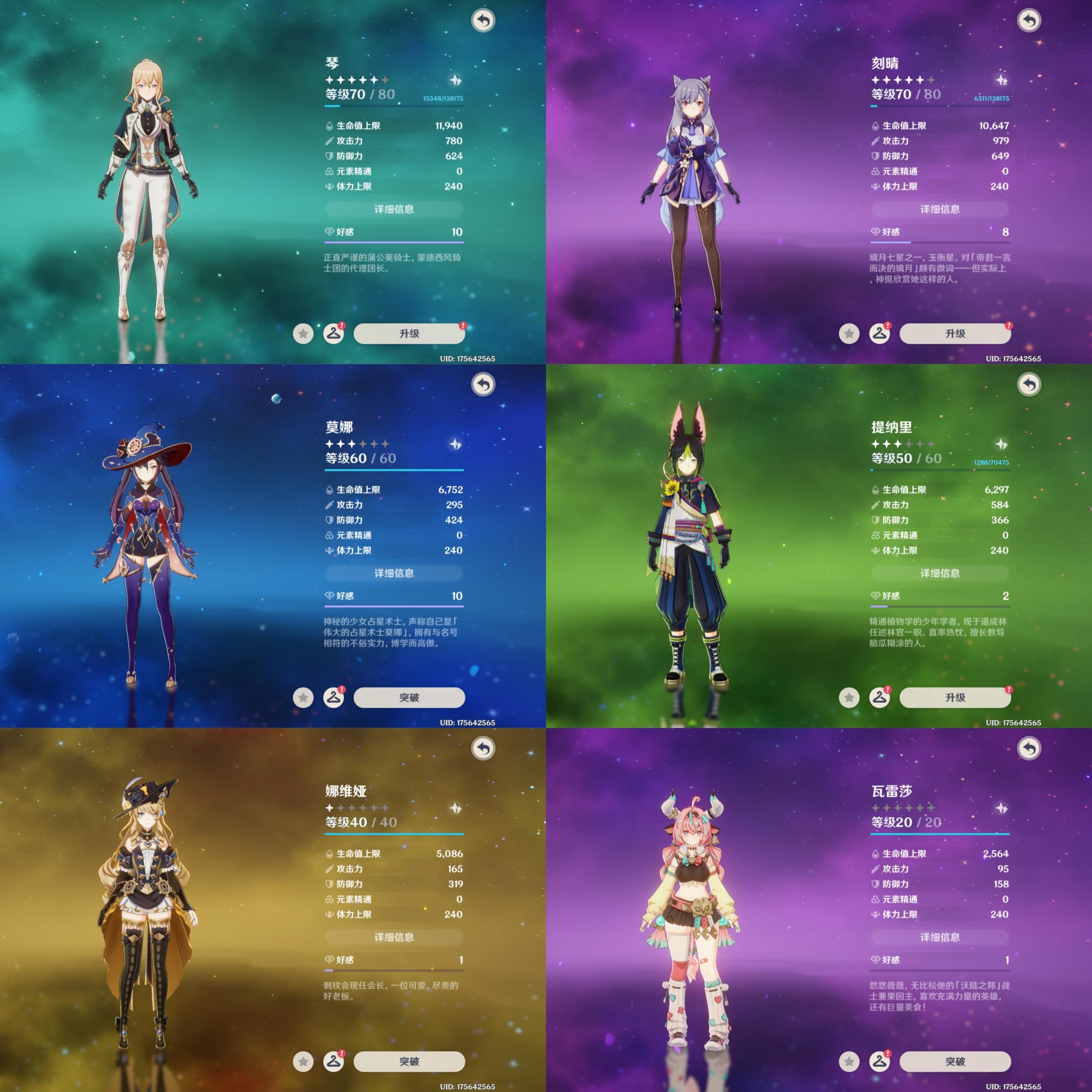The width and height of the screenshot is (1092, 1092).
Task: Click the star icon on 娜维娅's panel
Action: [303, 1061]
